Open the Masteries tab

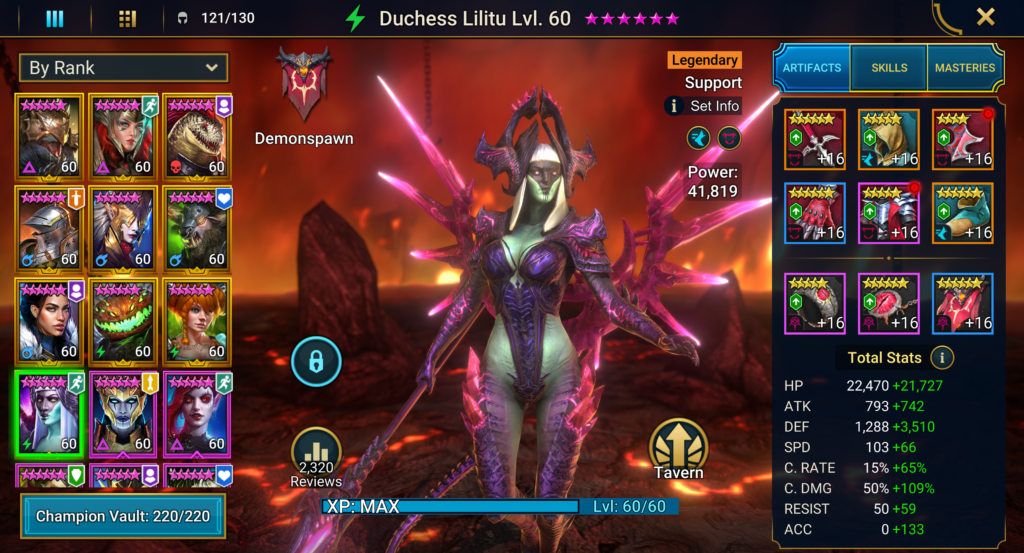965,68
